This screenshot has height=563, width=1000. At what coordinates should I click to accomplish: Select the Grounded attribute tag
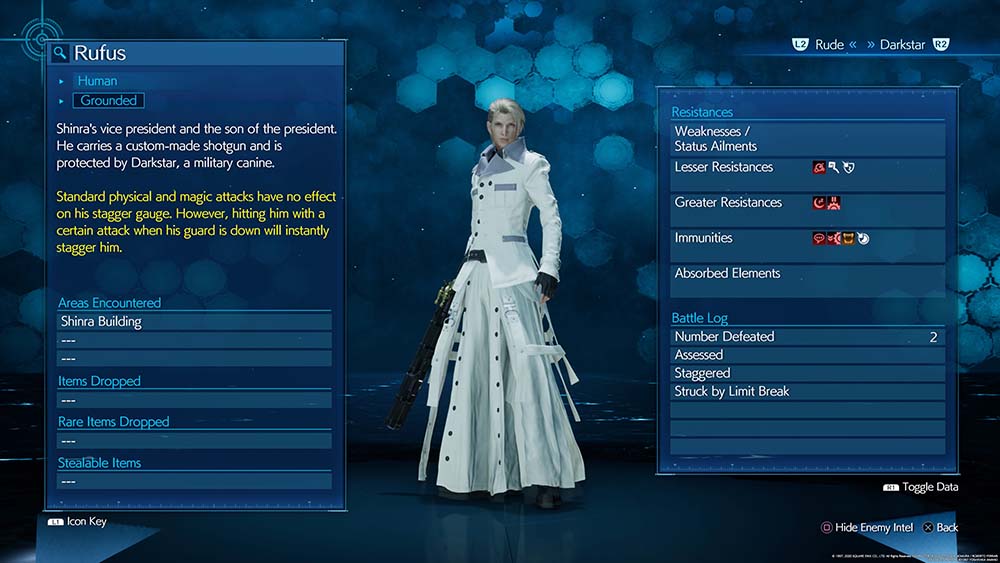[x=108, y=100]
